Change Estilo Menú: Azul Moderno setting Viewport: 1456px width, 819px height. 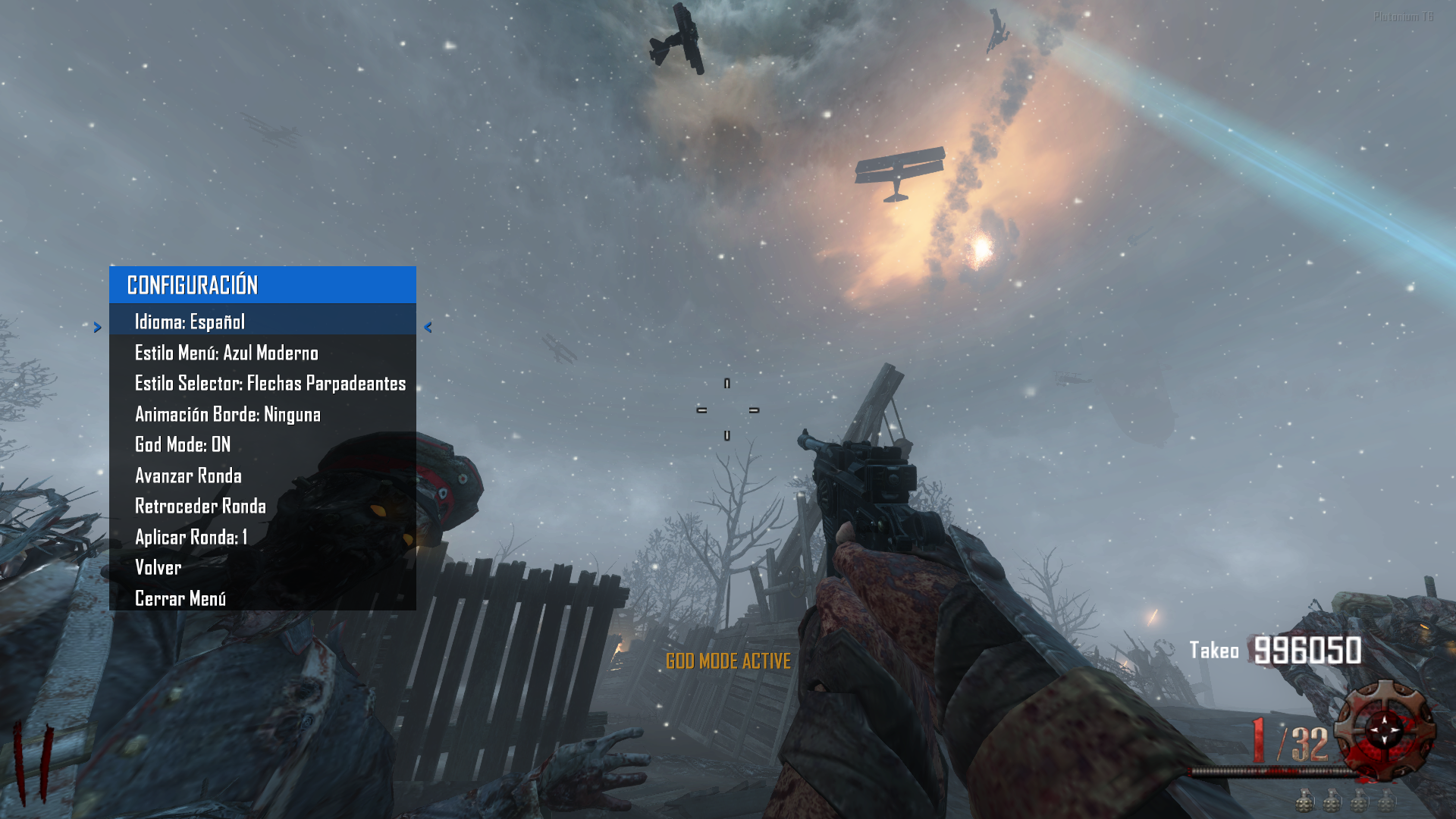(x=226, y=353)
